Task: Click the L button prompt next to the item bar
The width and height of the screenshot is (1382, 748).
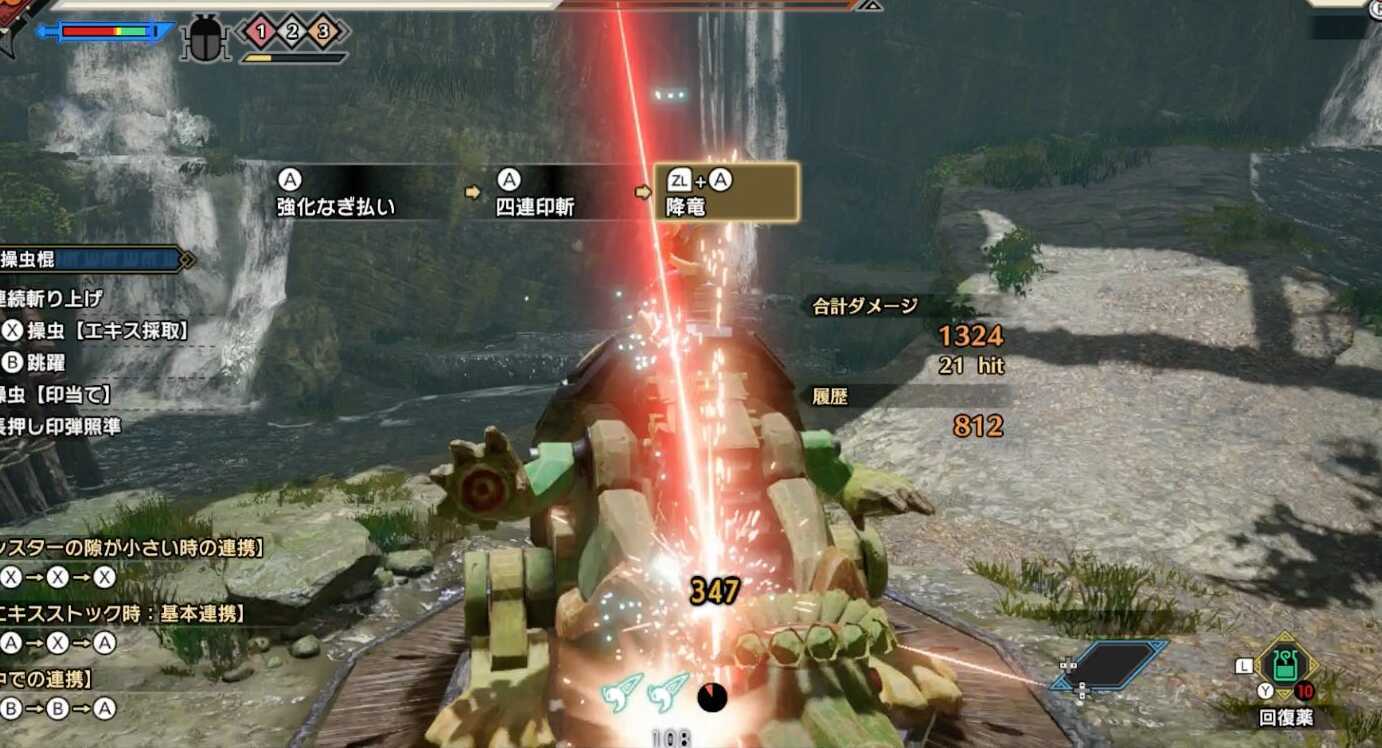Action: coord(1244,664)
